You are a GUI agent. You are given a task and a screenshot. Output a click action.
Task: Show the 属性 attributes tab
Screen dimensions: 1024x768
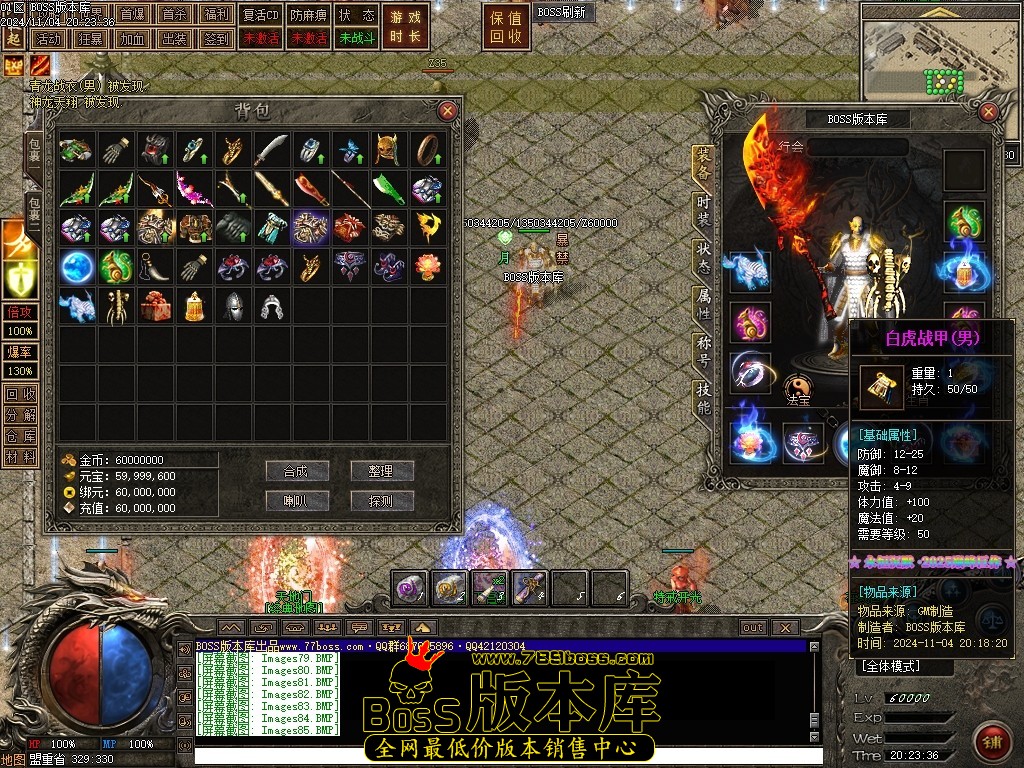tap(705, 303)
